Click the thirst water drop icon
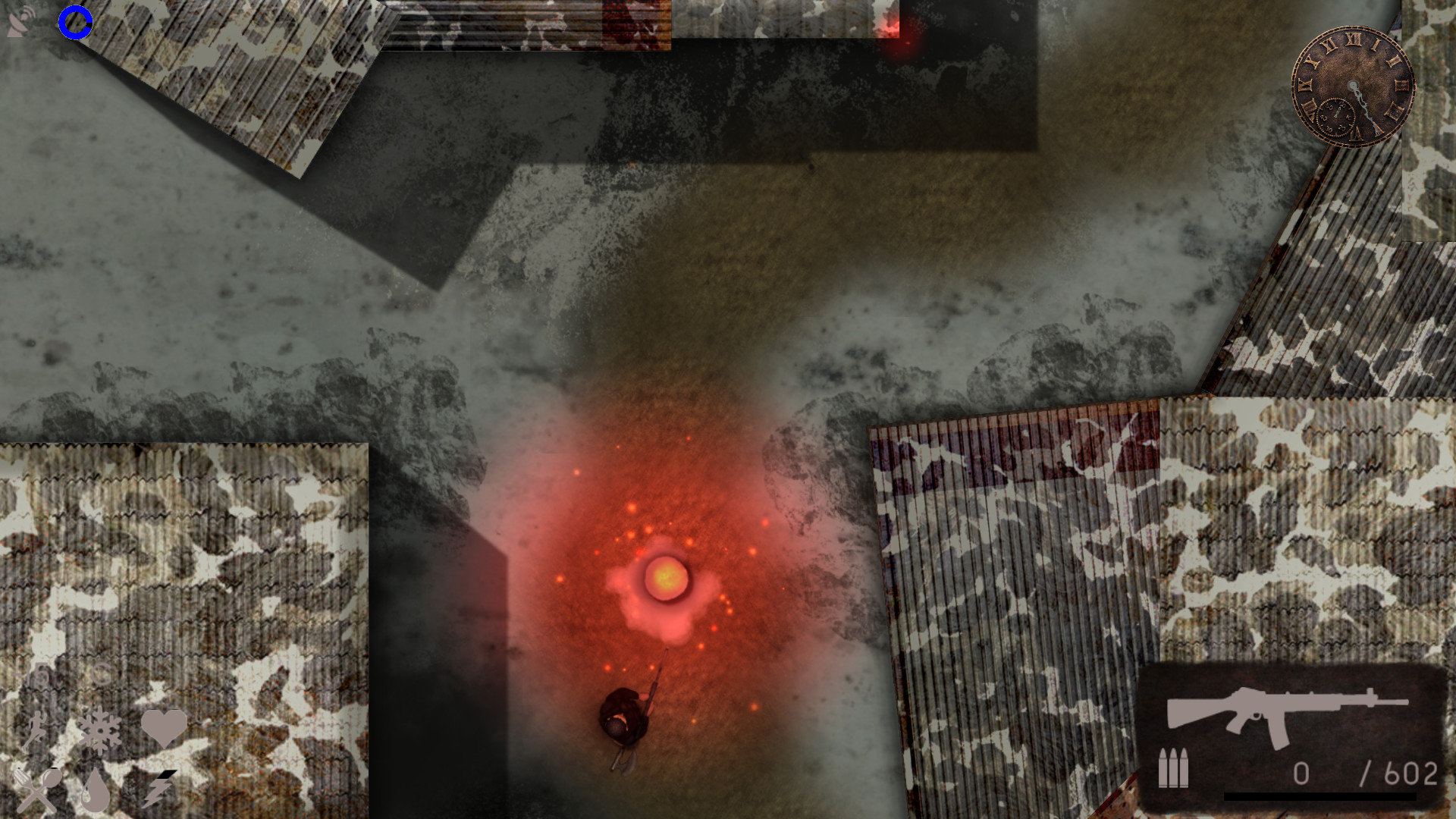Image resolution: width=1456 pixels, height=819 pixels. (96, 791)
